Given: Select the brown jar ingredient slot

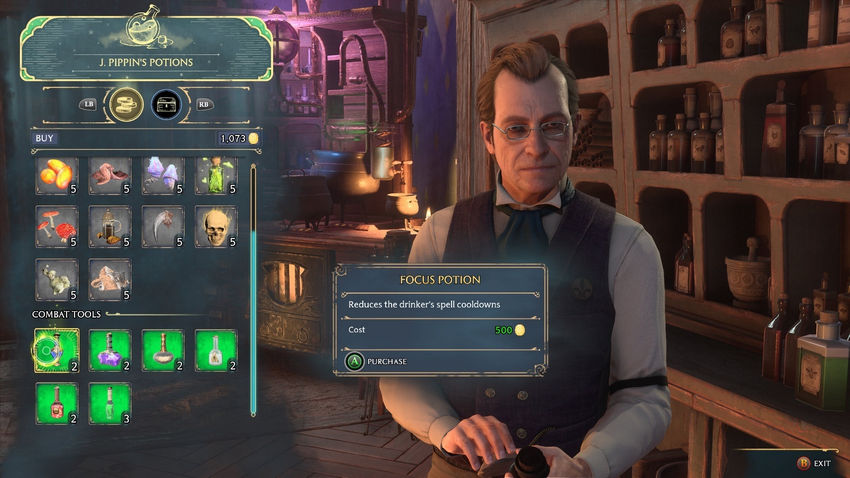Looking at the screenshot, I should coord(110,227).
